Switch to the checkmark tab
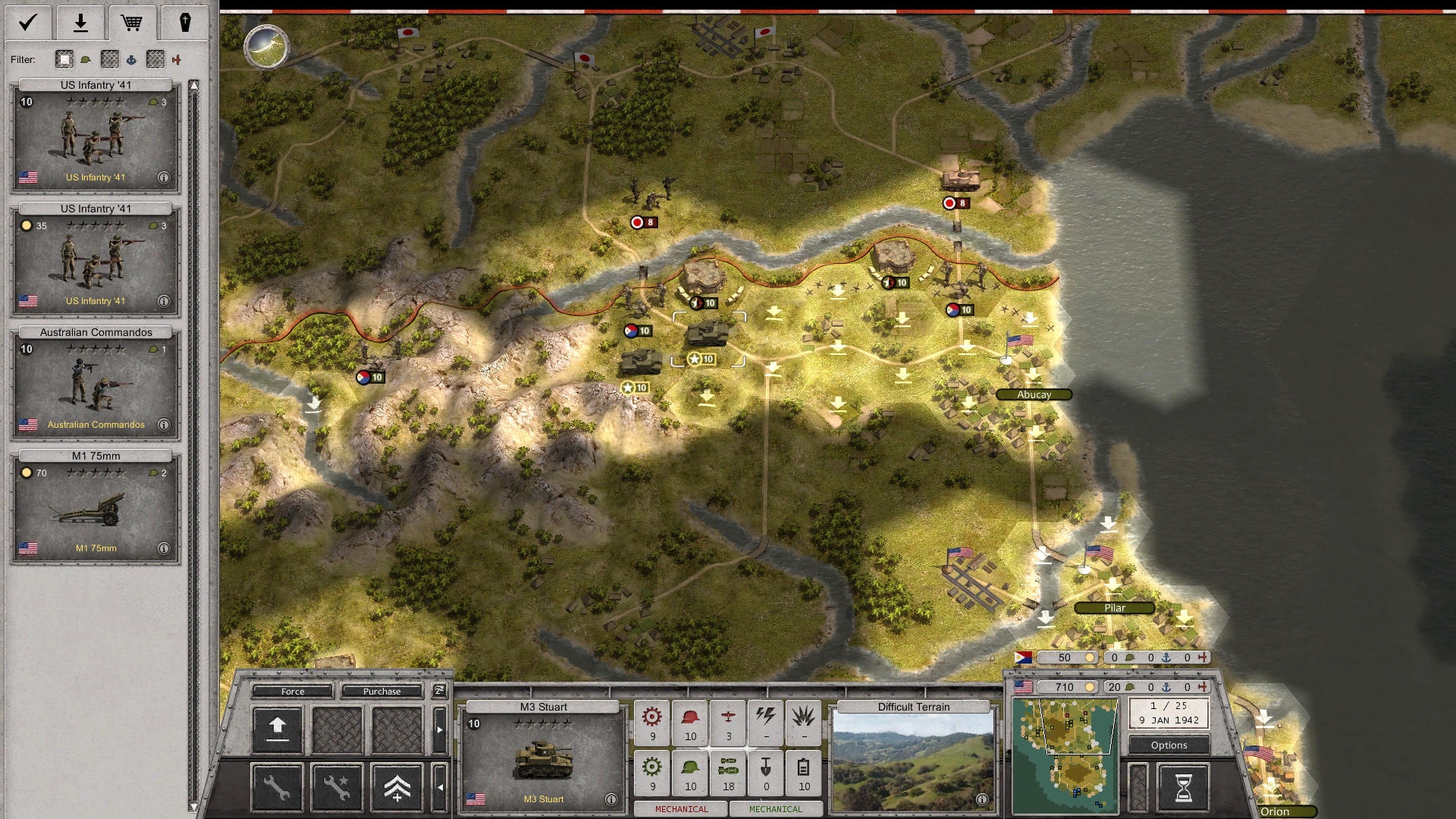 pyautogui.click(x=28, y=23)
